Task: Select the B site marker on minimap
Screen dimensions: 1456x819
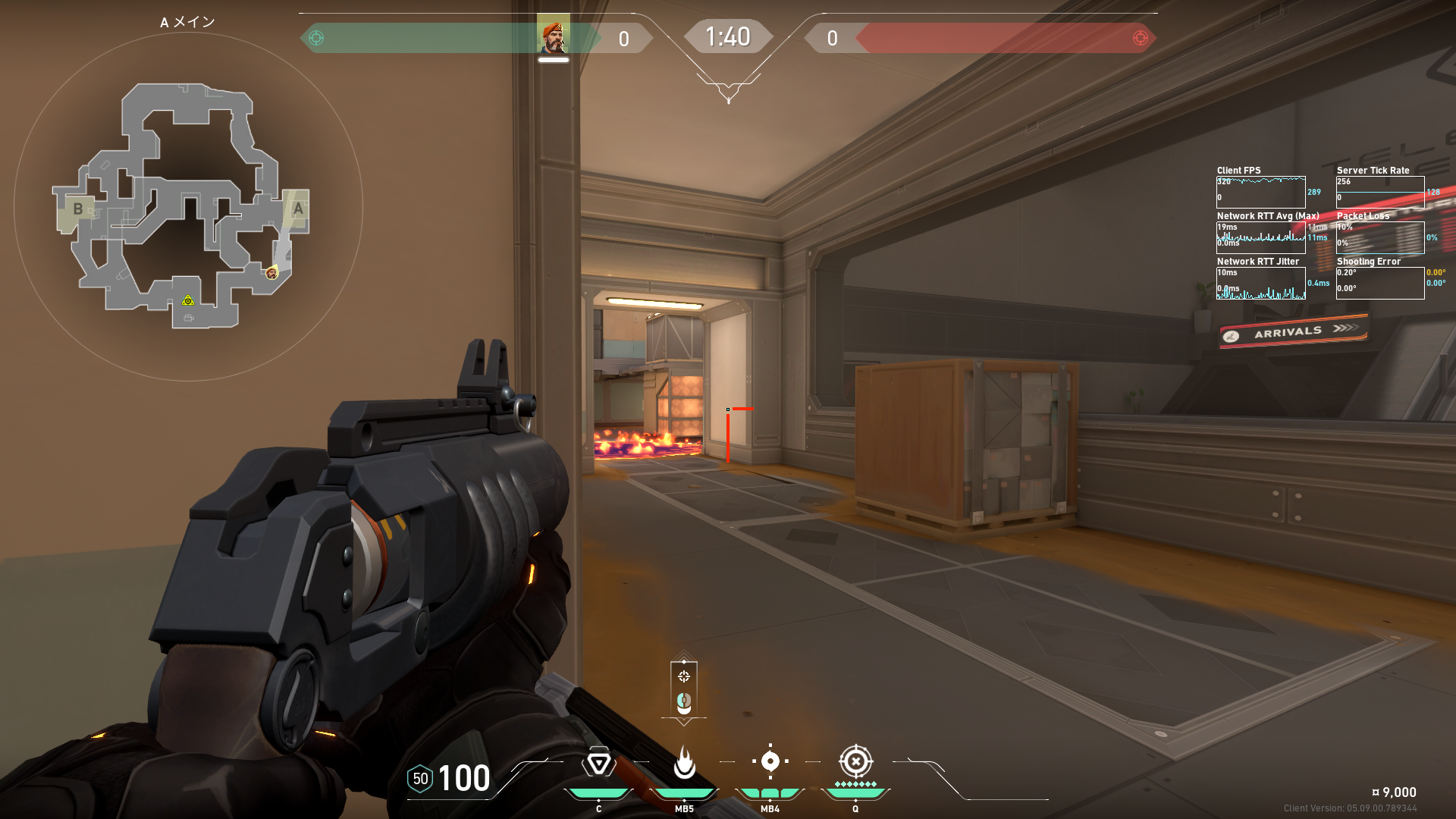Action: (77, 209)
